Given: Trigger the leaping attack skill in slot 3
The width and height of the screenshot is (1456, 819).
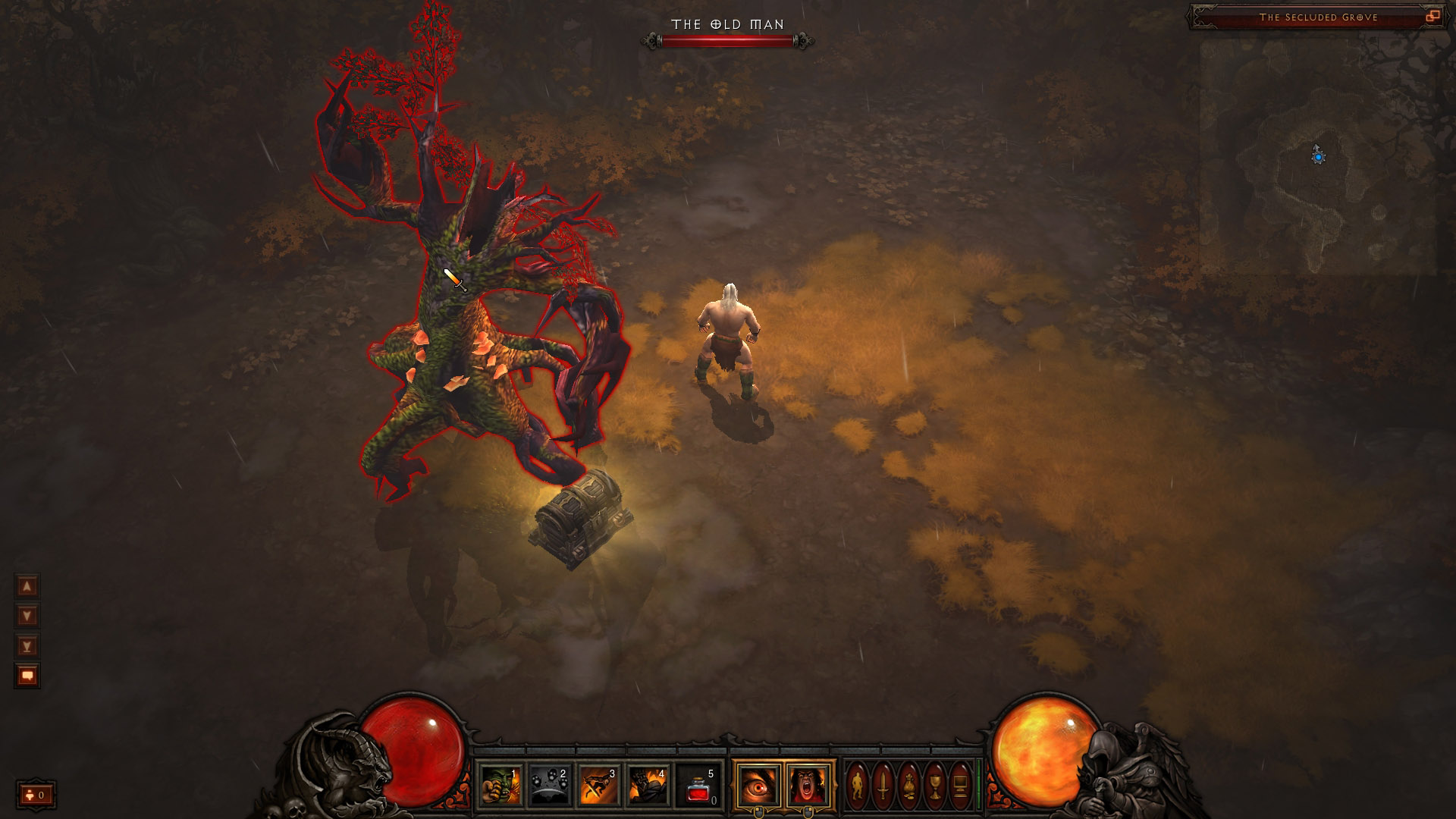Looking at the screenshot, I should coord(599,785).
